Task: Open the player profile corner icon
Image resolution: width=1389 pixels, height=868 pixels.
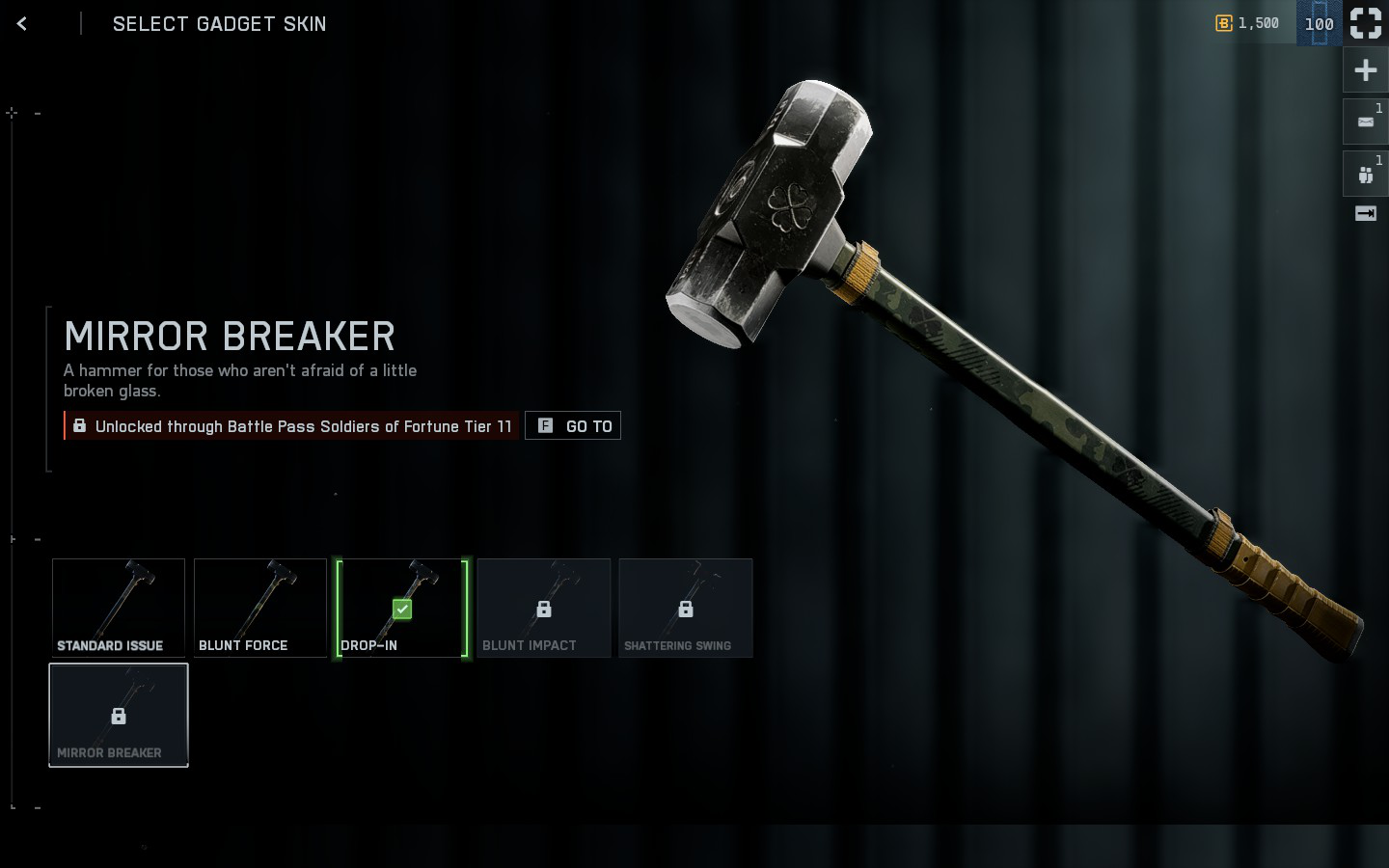Action: click(x=1366, y=23)
